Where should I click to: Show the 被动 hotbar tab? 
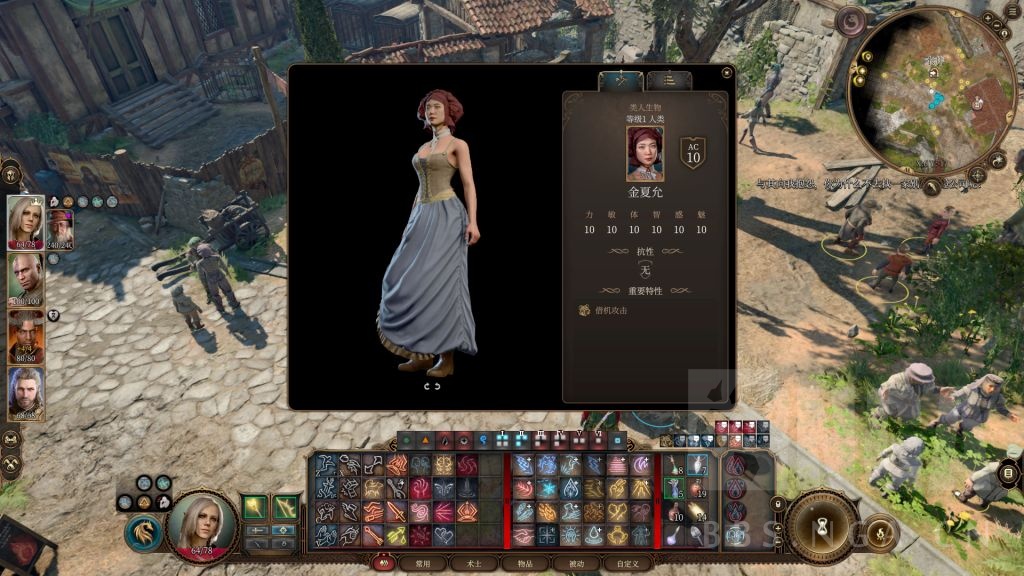point(570,564)
